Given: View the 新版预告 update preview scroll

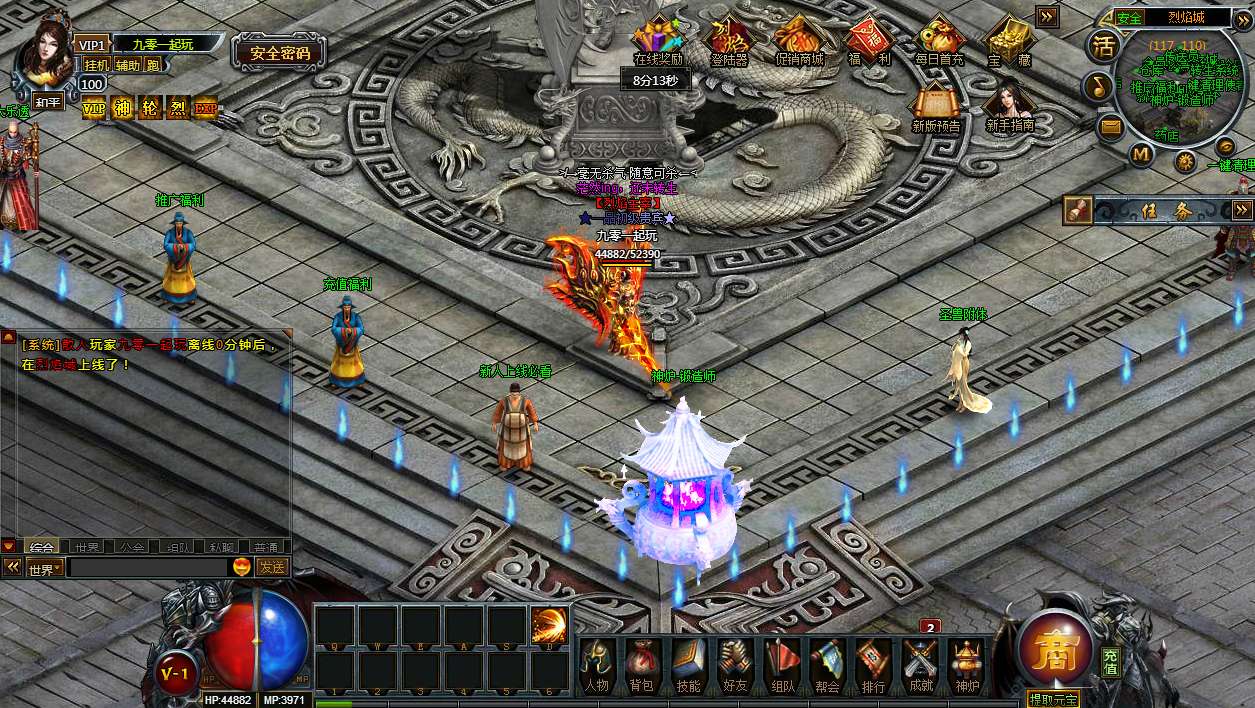Looking at the screenshot, I should click(936, 107).
